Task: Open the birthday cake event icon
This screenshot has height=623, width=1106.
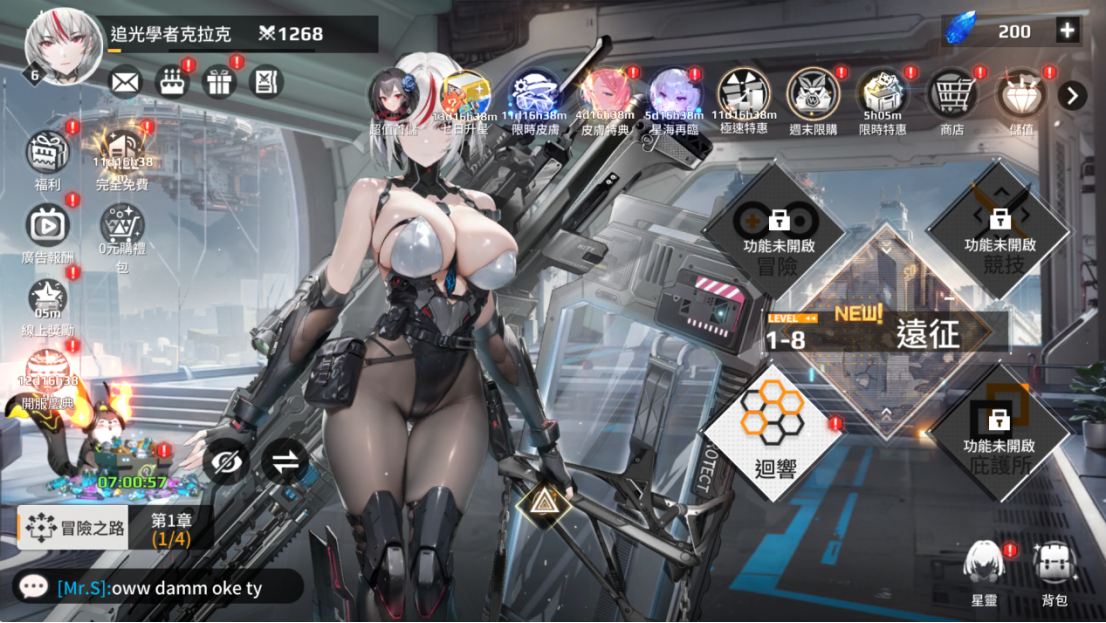Action: pos(172,81)
